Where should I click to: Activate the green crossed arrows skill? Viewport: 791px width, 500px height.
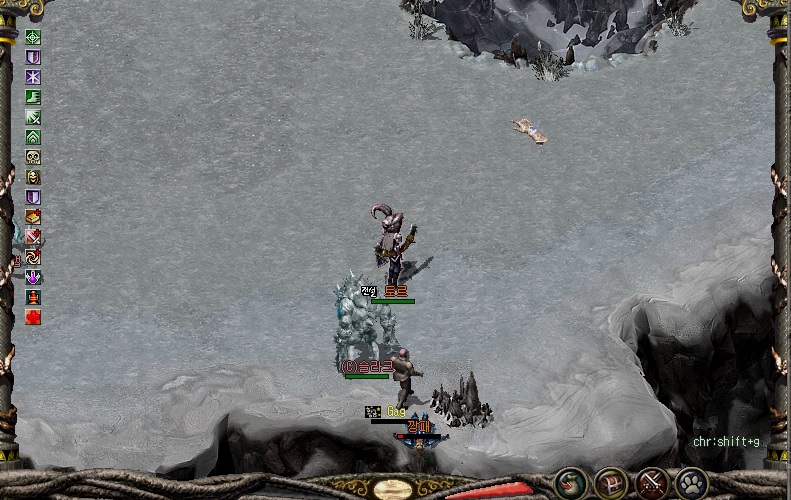point(33,117)
